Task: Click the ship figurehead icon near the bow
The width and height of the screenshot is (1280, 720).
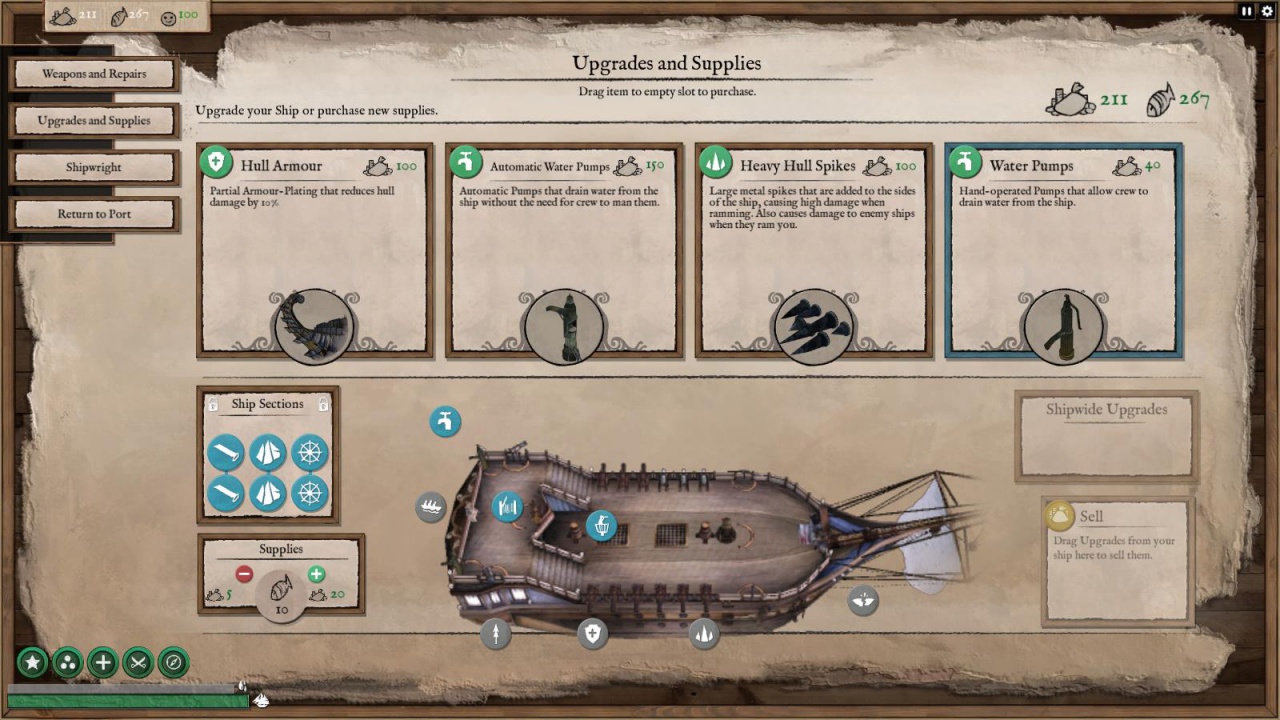Action: (430, 507)
